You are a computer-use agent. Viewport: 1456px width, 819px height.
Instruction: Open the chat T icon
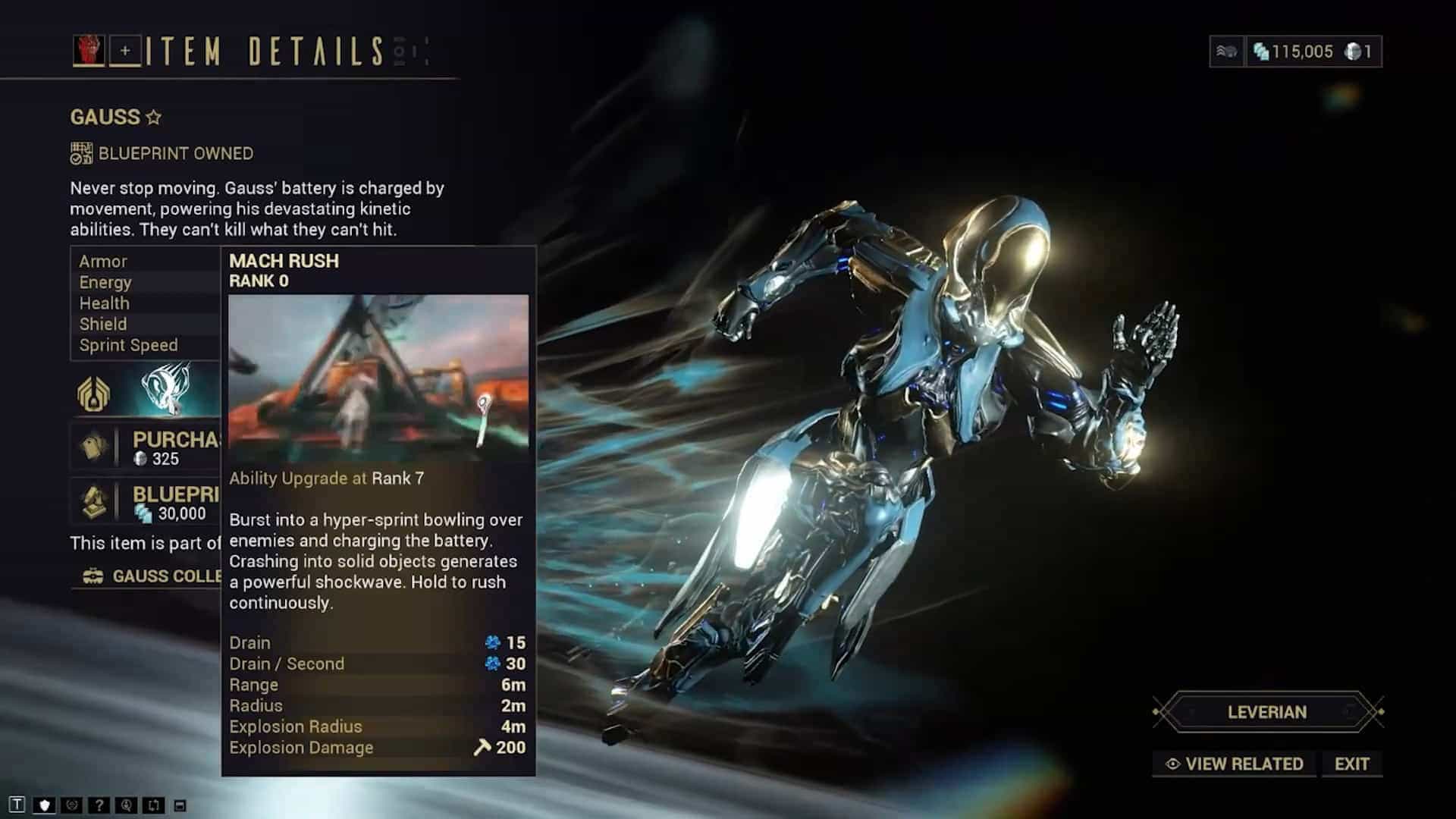pyautogui.click(x=17, y=805)
